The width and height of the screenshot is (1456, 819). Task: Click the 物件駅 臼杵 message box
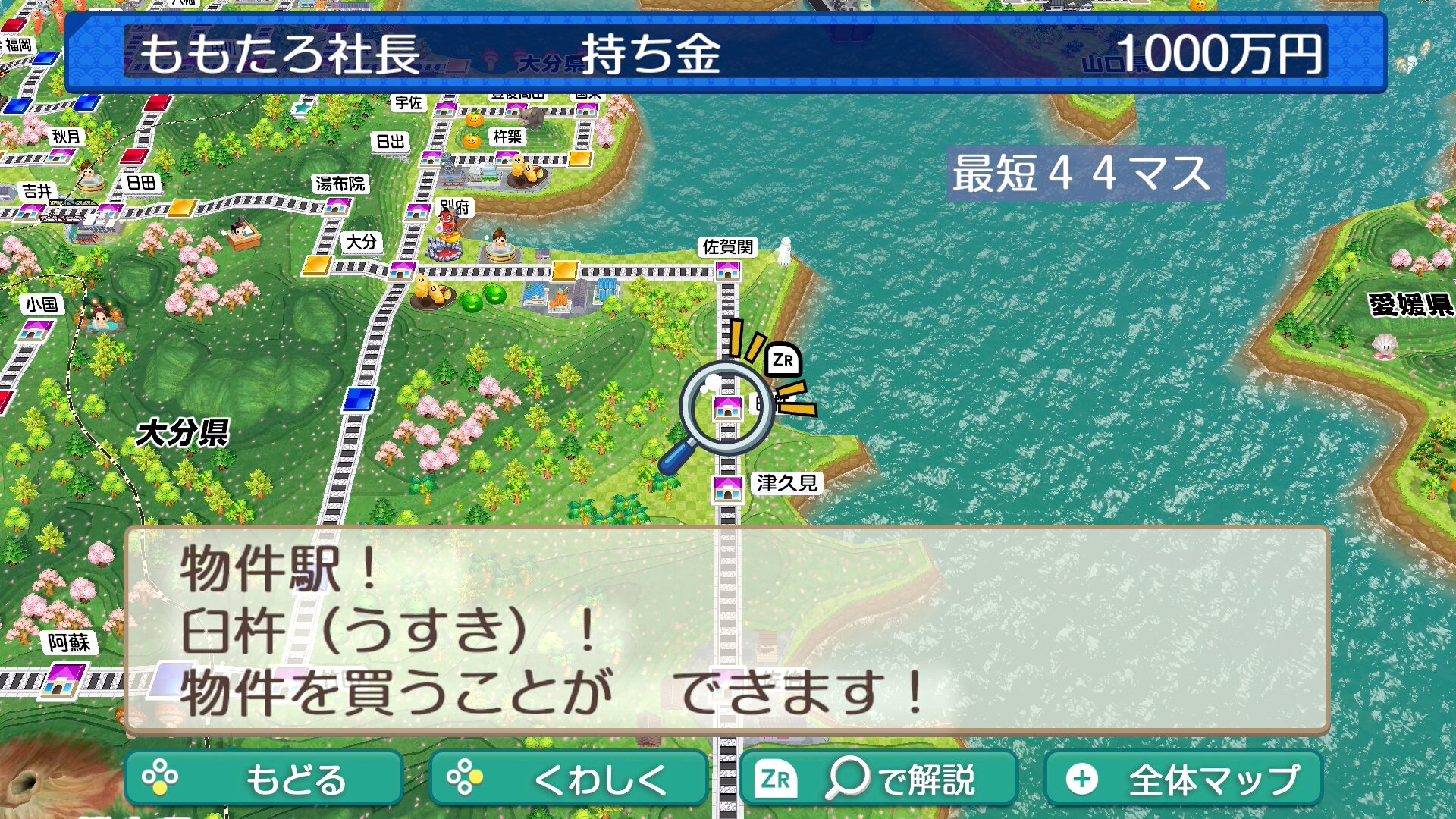click(726, 629)
